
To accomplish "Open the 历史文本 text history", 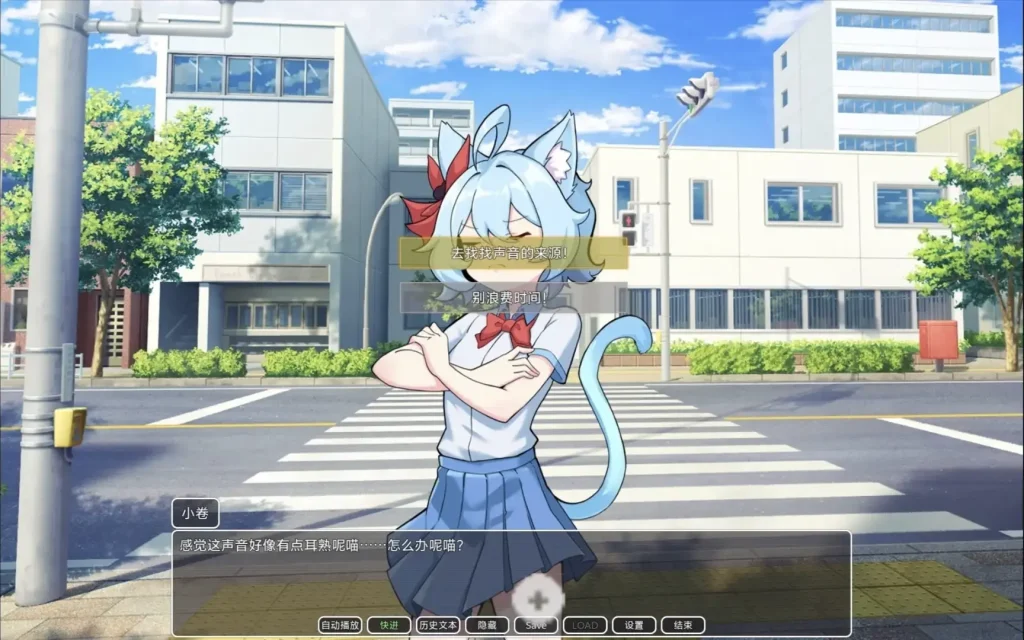I will 437,625.
